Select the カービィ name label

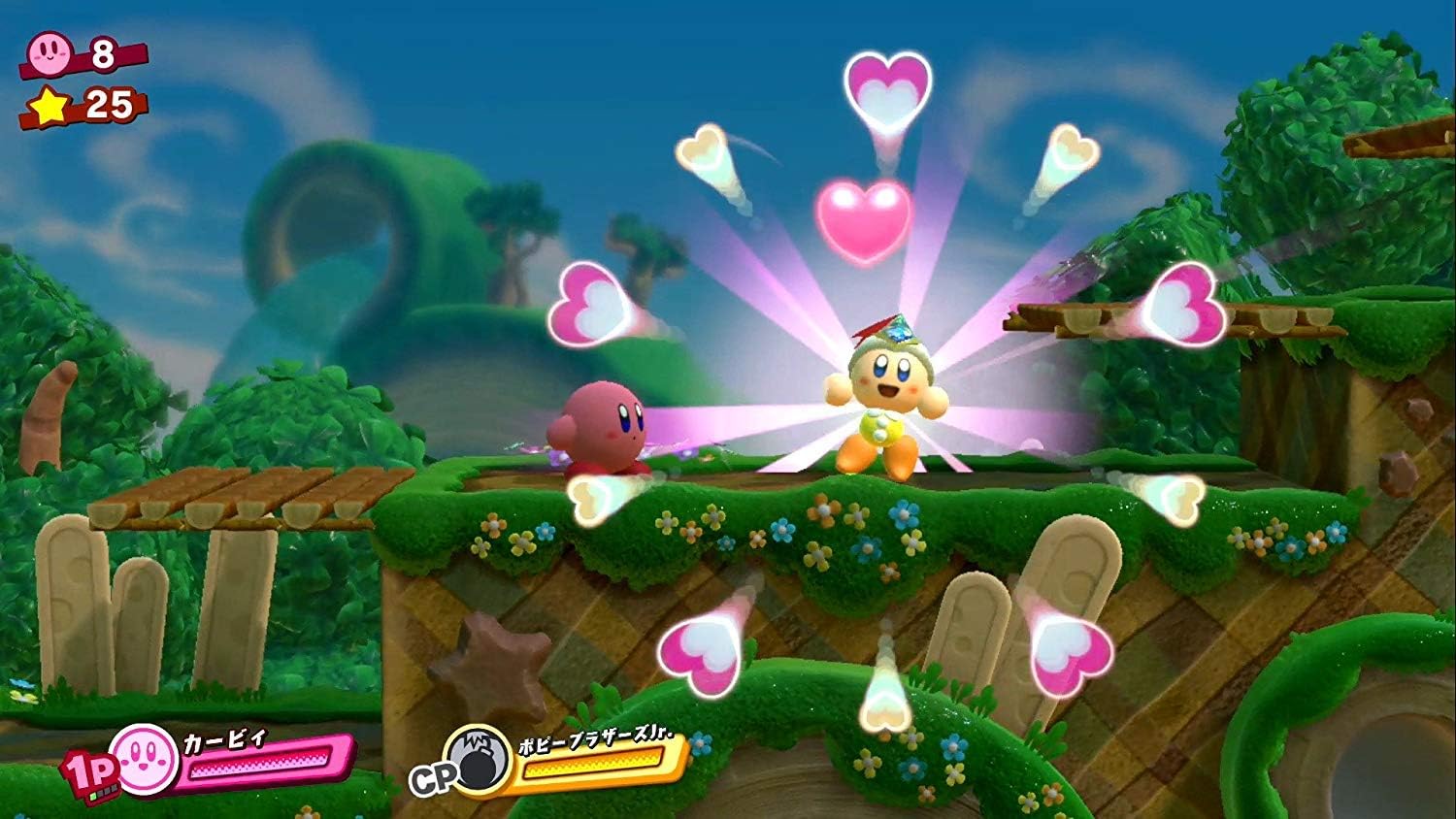click(x=221, y=742)
